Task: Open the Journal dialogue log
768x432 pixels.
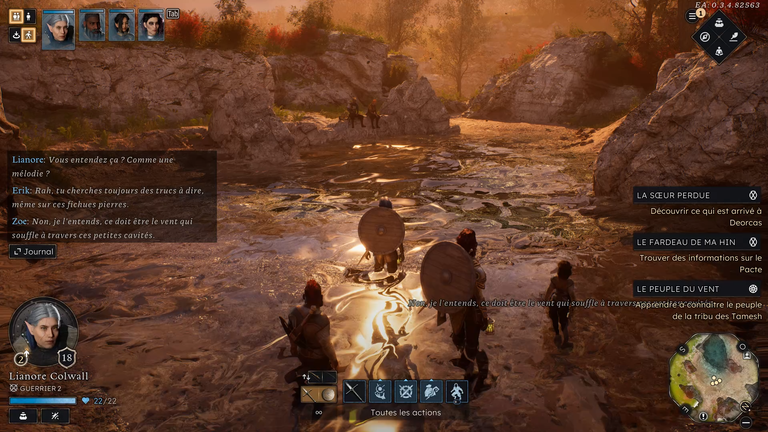Action: (33, 252)
